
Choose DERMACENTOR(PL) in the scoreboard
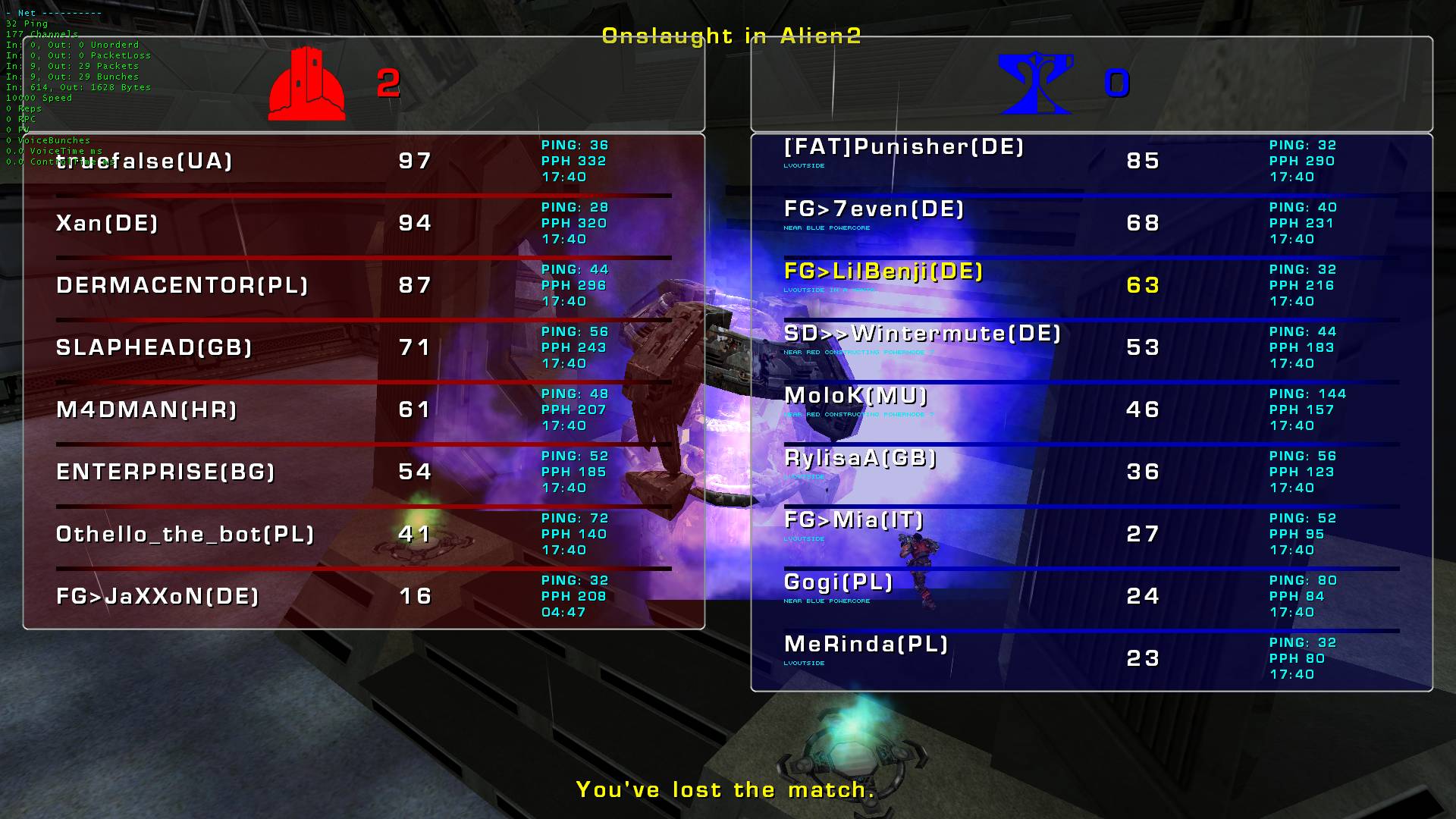(x=182, y=285)
